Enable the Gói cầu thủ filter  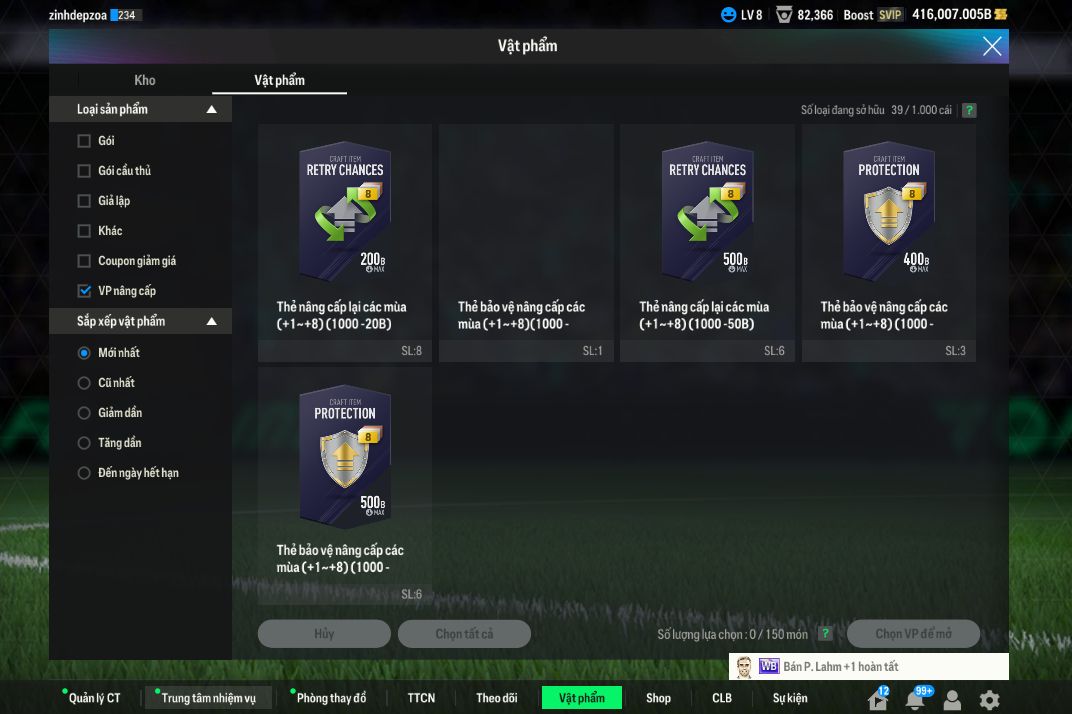[x=84, y=171]
